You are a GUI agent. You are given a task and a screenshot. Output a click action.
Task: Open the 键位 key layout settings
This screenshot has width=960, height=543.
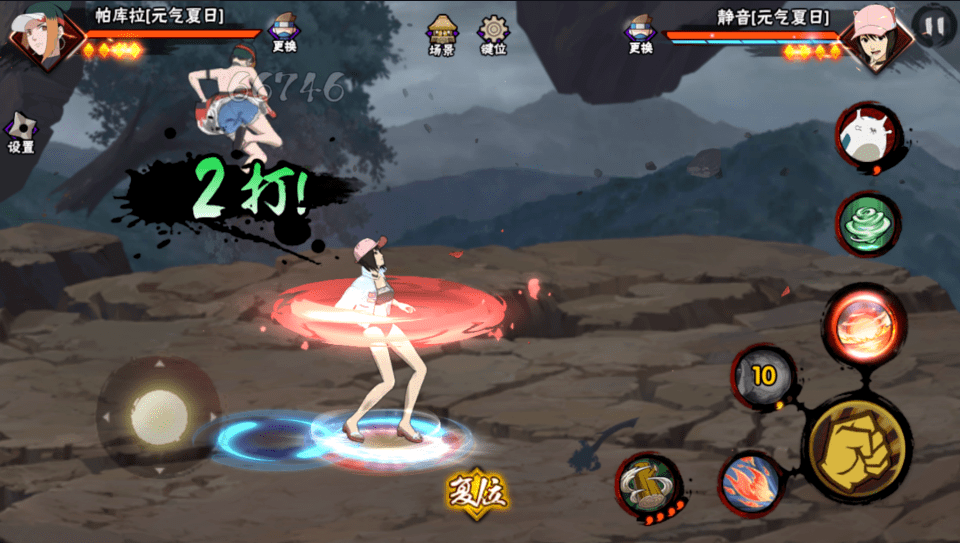pos(493,34)
